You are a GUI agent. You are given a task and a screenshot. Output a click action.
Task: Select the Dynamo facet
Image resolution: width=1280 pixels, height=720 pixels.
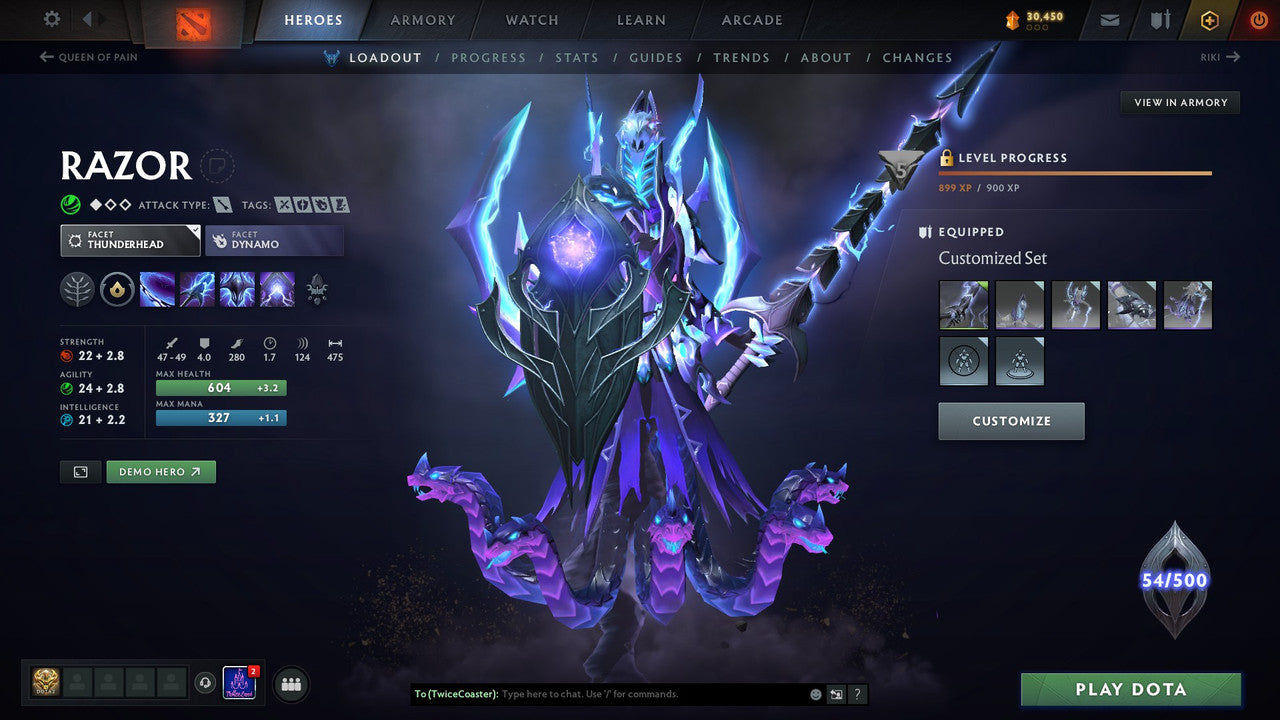tap(274, 240)
